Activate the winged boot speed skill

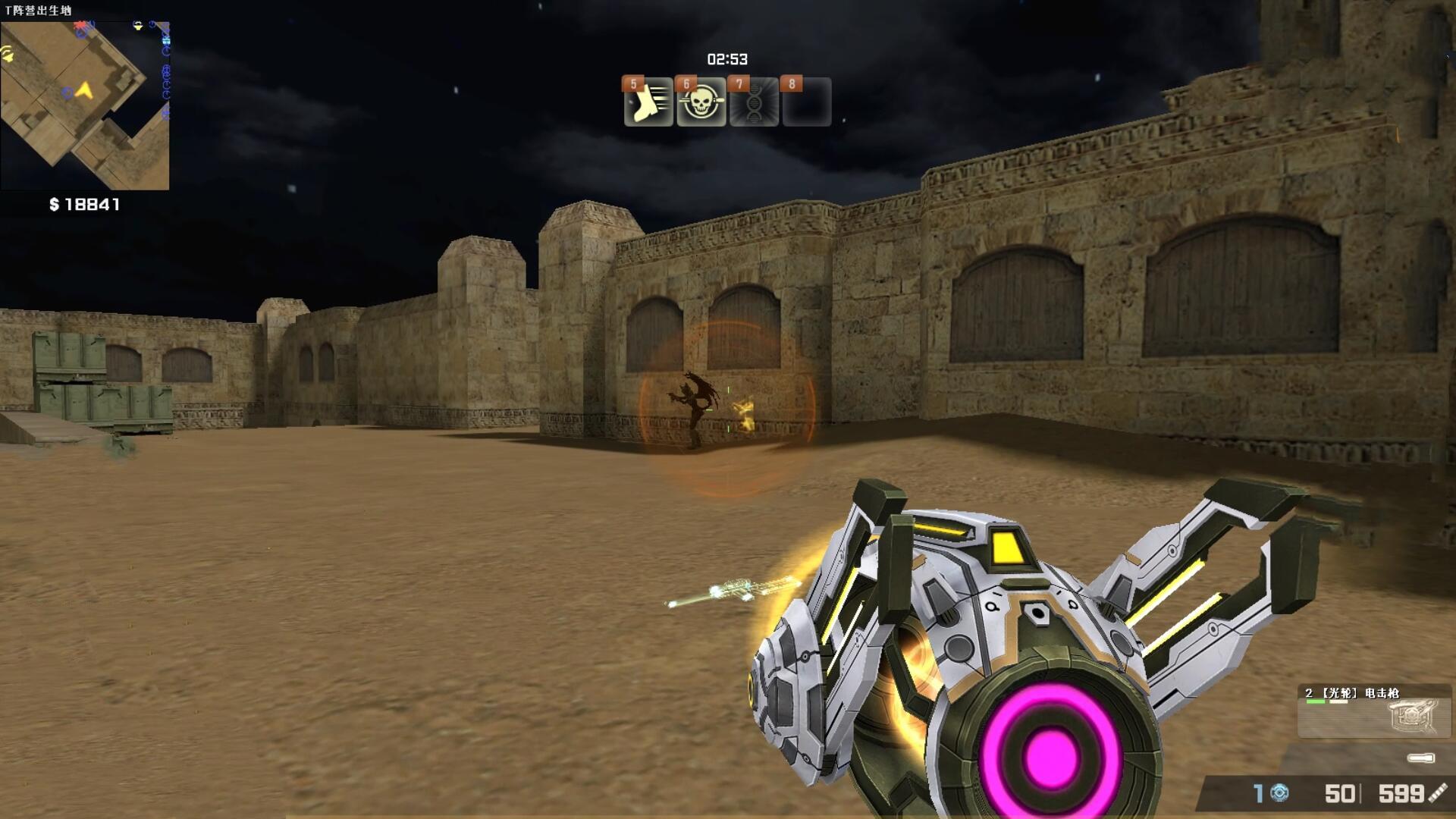[x=648, y=103]
